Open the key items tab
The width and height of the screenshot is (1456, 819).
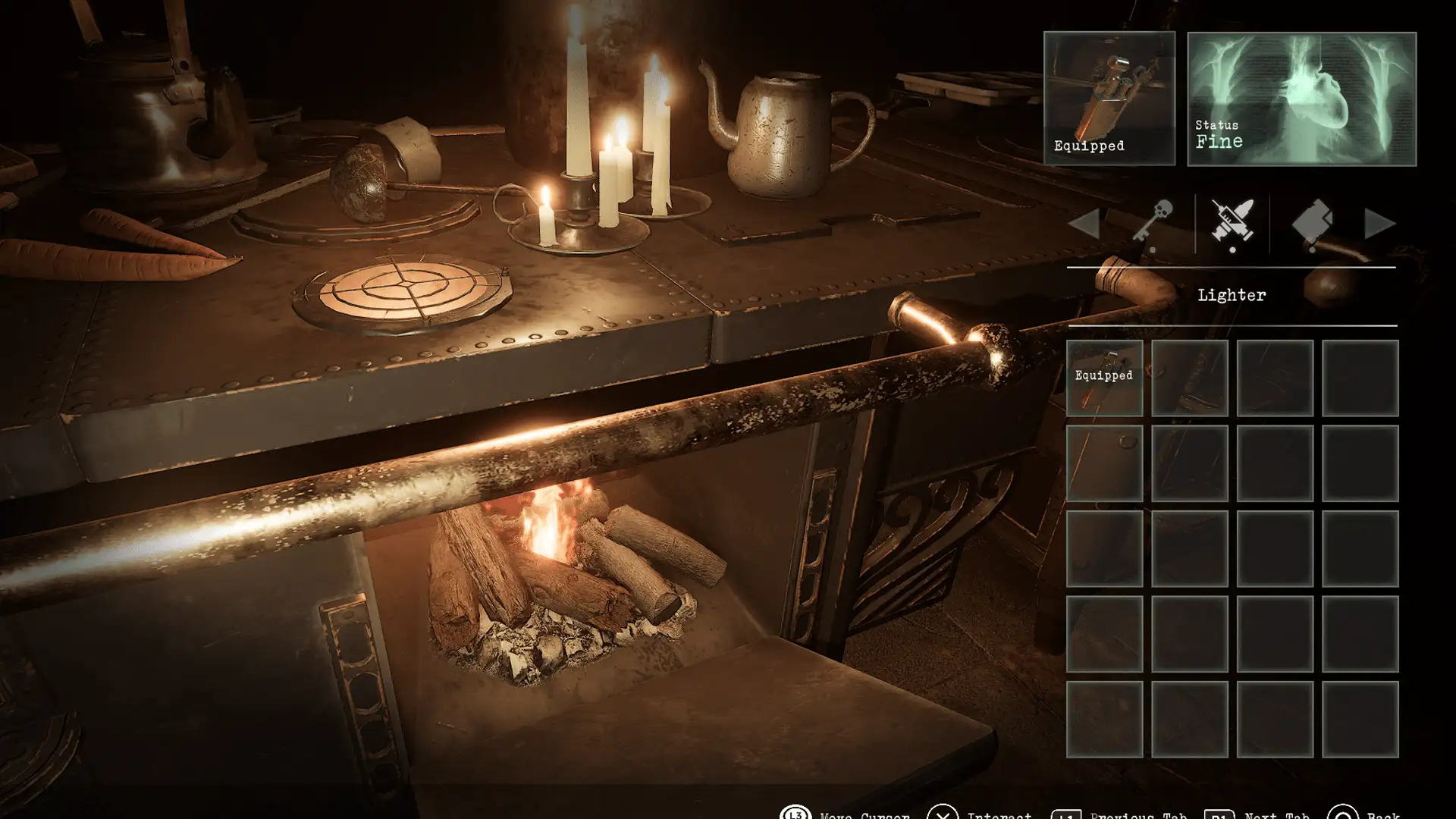pos(1153,223)
